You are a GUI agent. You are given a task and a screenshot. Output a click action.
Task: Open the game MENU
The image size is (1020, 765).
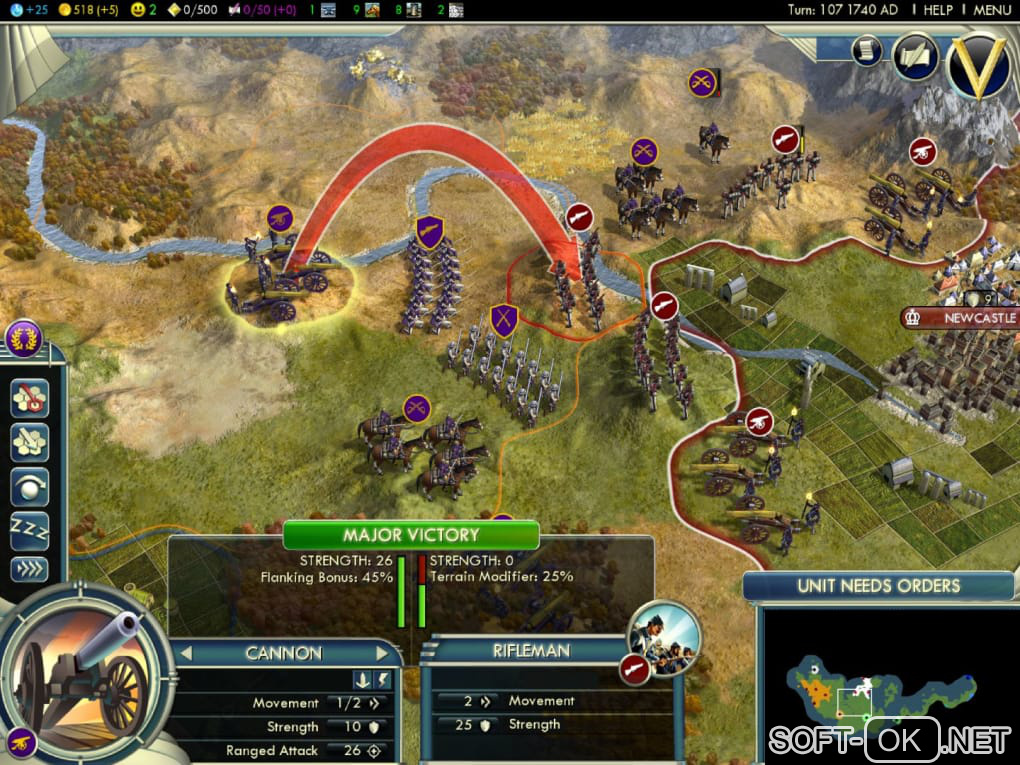click(991, 9)
